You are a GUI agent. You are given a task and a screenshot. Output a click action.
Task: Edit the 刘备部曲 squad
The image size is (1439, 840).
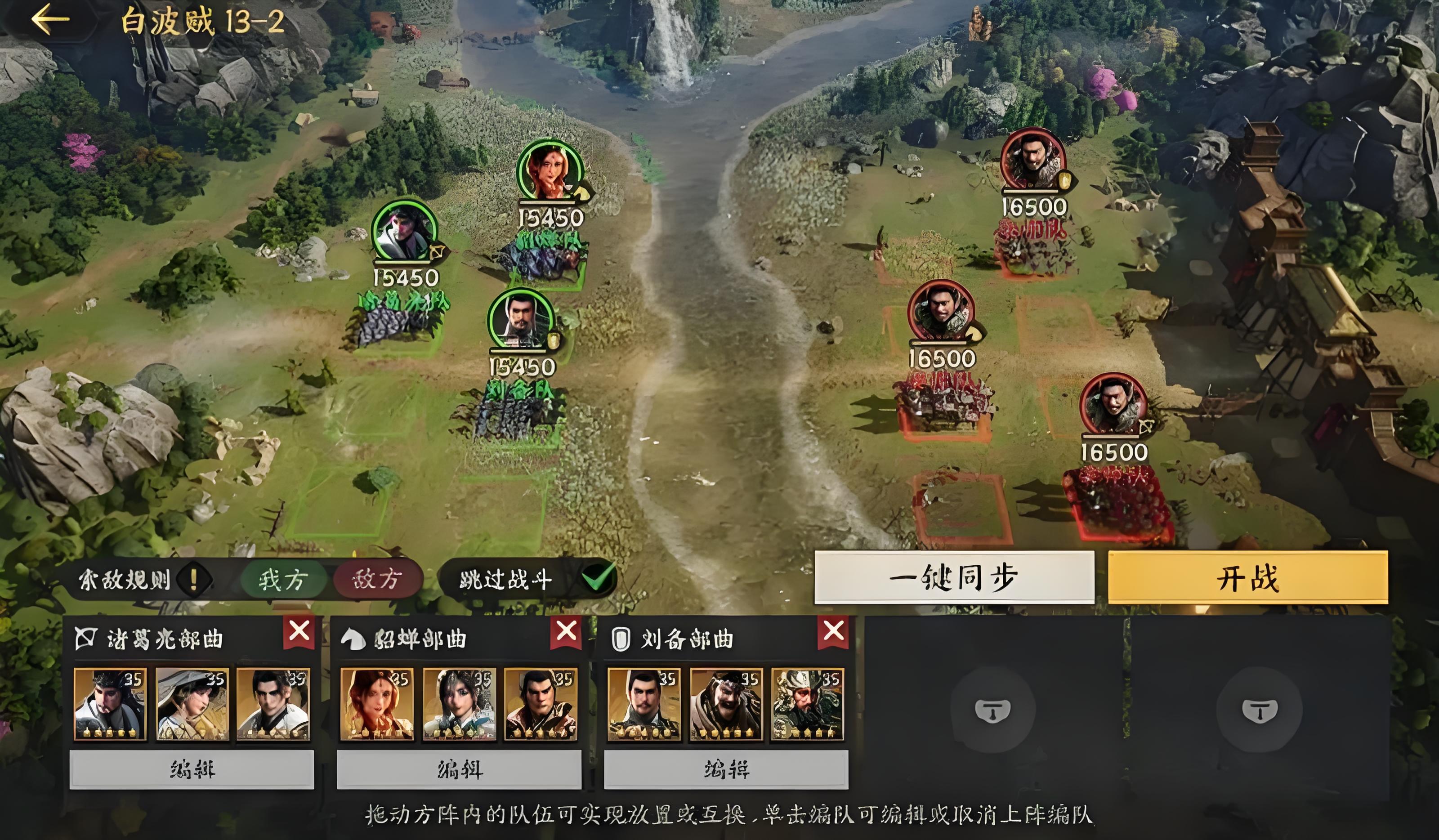[726, 770]
